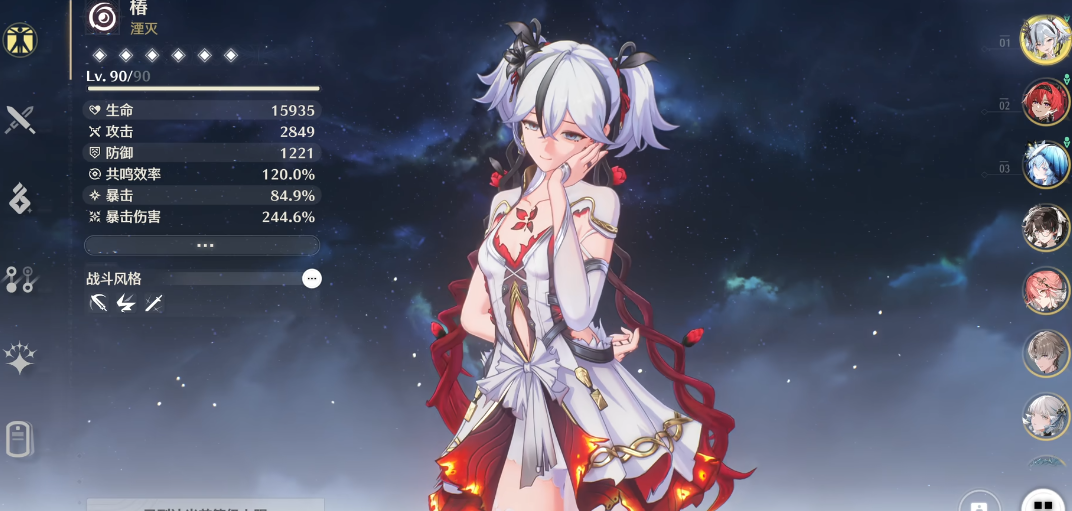Expand the full stats list with the wide ellipsis bar

[202, 245]
